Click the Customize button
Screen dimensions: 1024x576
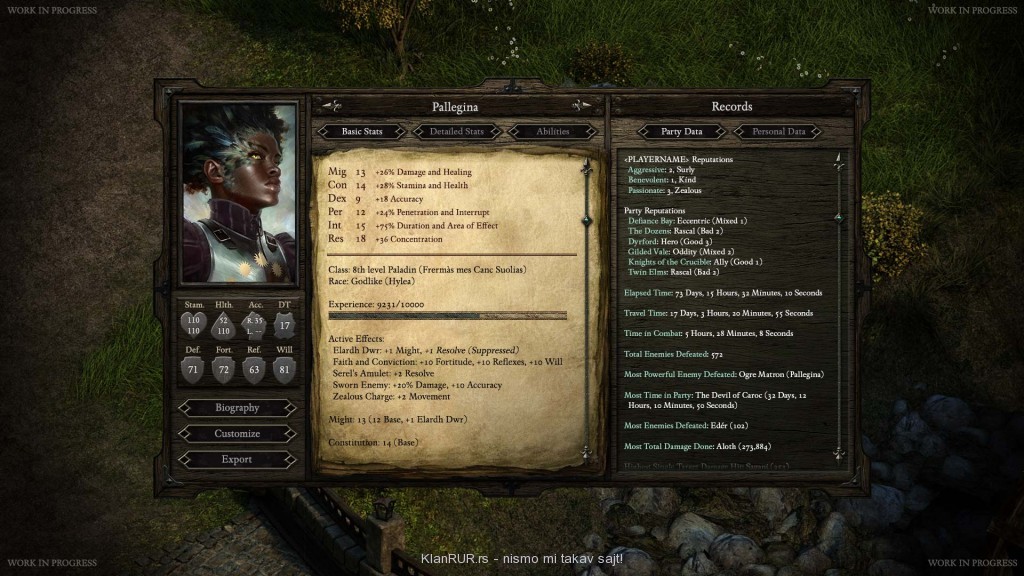[x=237, y=434]
